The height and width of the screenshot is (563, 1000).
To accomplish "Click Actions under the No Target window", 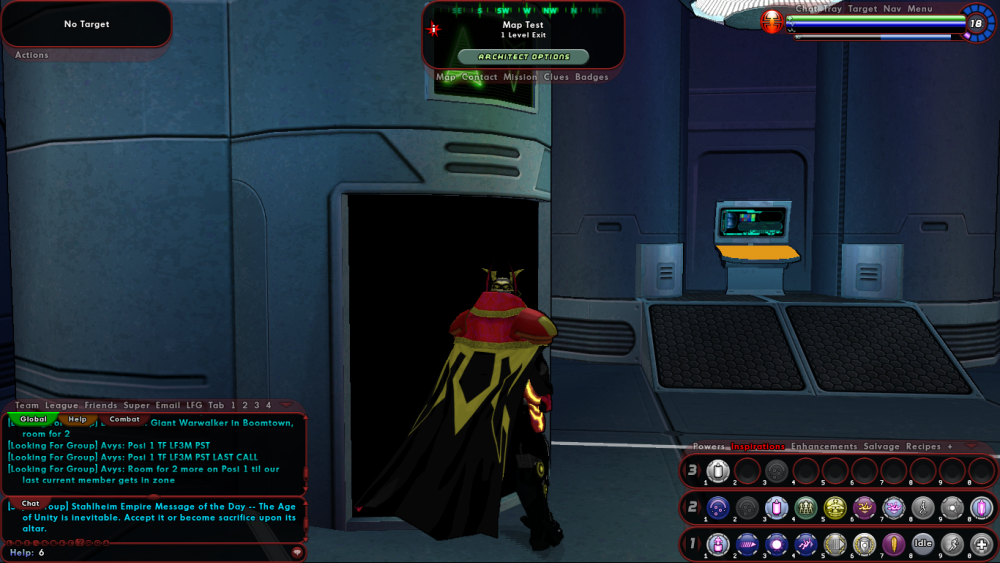I will pyautogui.click(x=32, y=55).
